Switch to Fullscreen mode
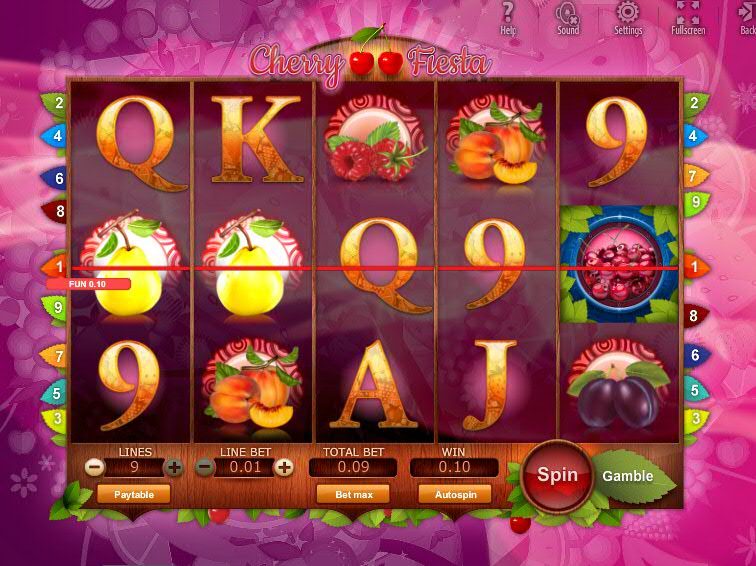This screenshot has height=566, width=756. click(x=688, y=16)
